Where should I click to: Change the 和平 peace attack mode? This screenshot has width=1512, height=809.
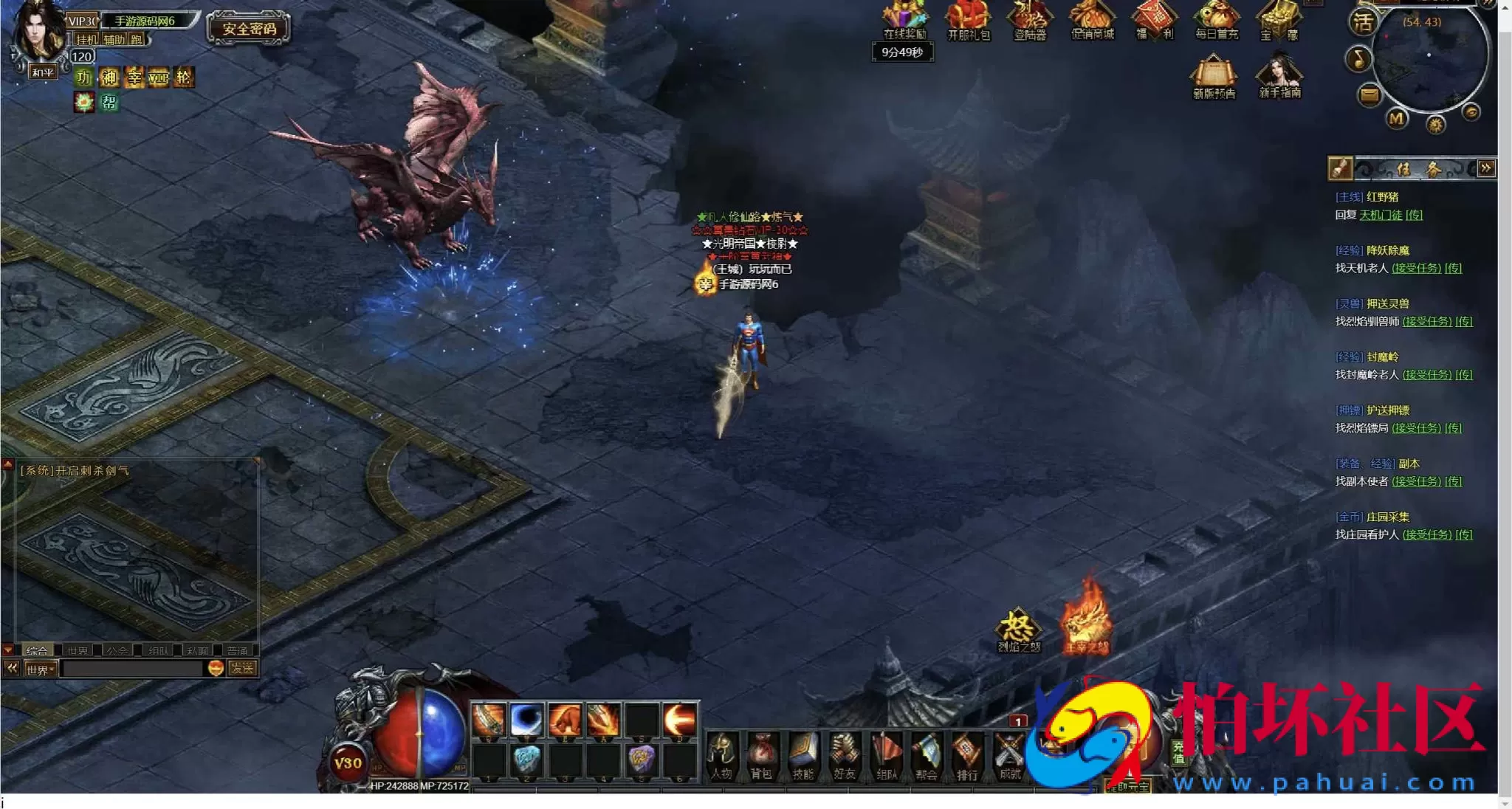point(43,72)
